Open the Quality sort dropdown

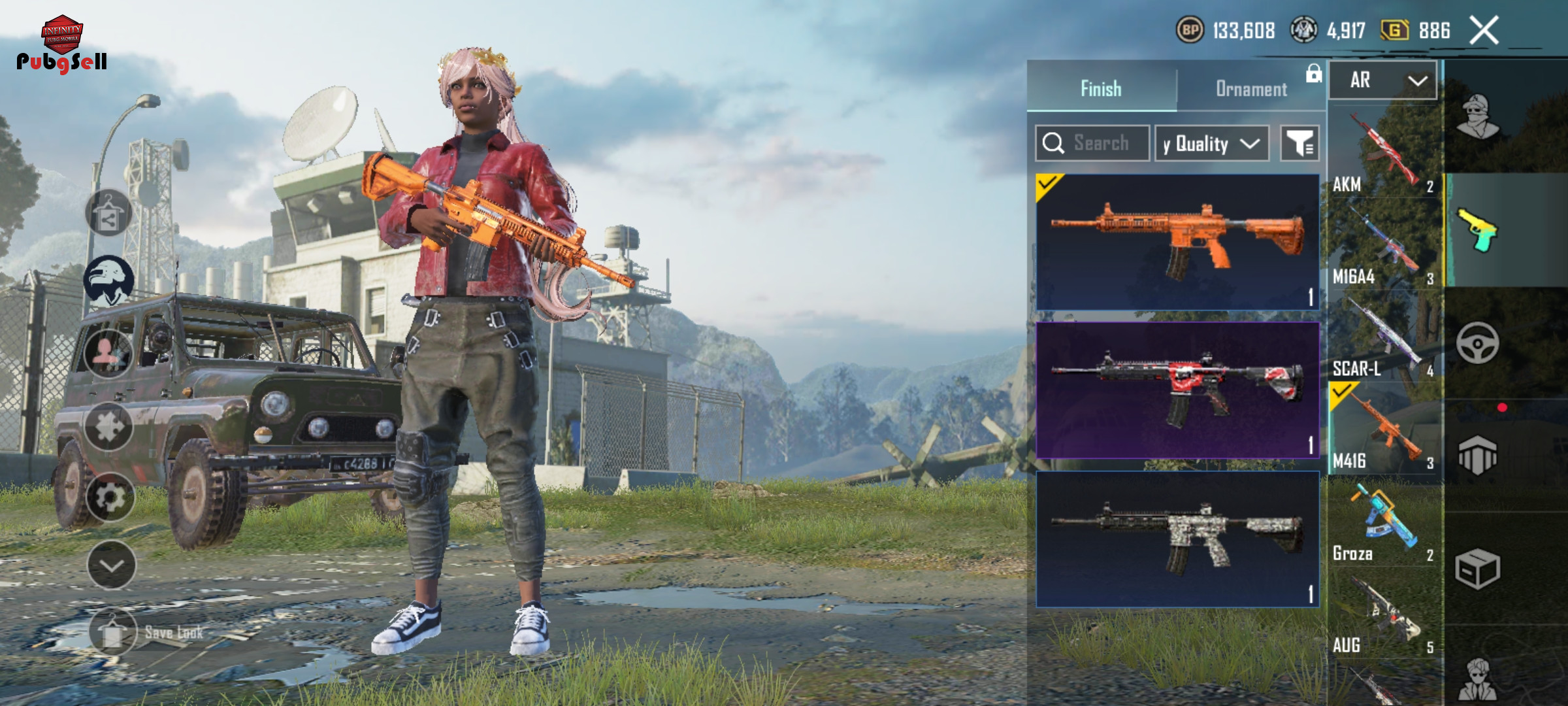(x=1212, y=143)
